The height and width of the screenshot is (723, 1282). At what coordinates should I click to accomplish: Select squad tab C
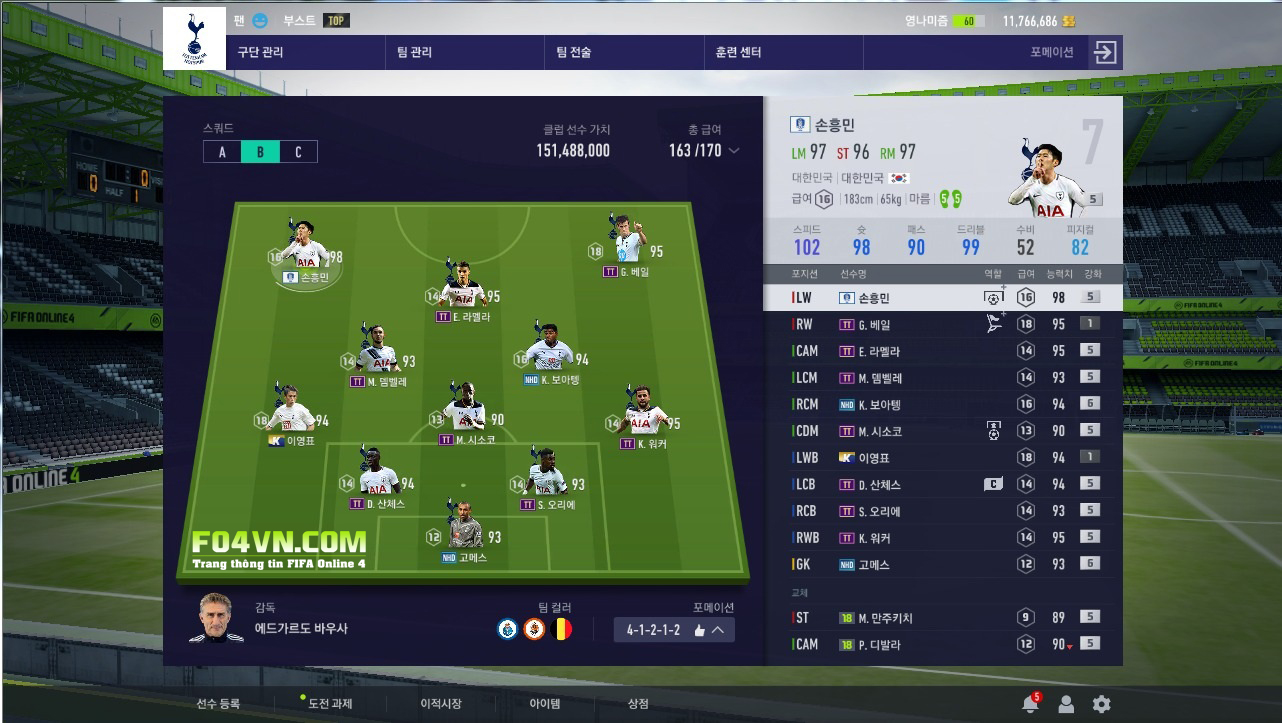pos(298,152)
